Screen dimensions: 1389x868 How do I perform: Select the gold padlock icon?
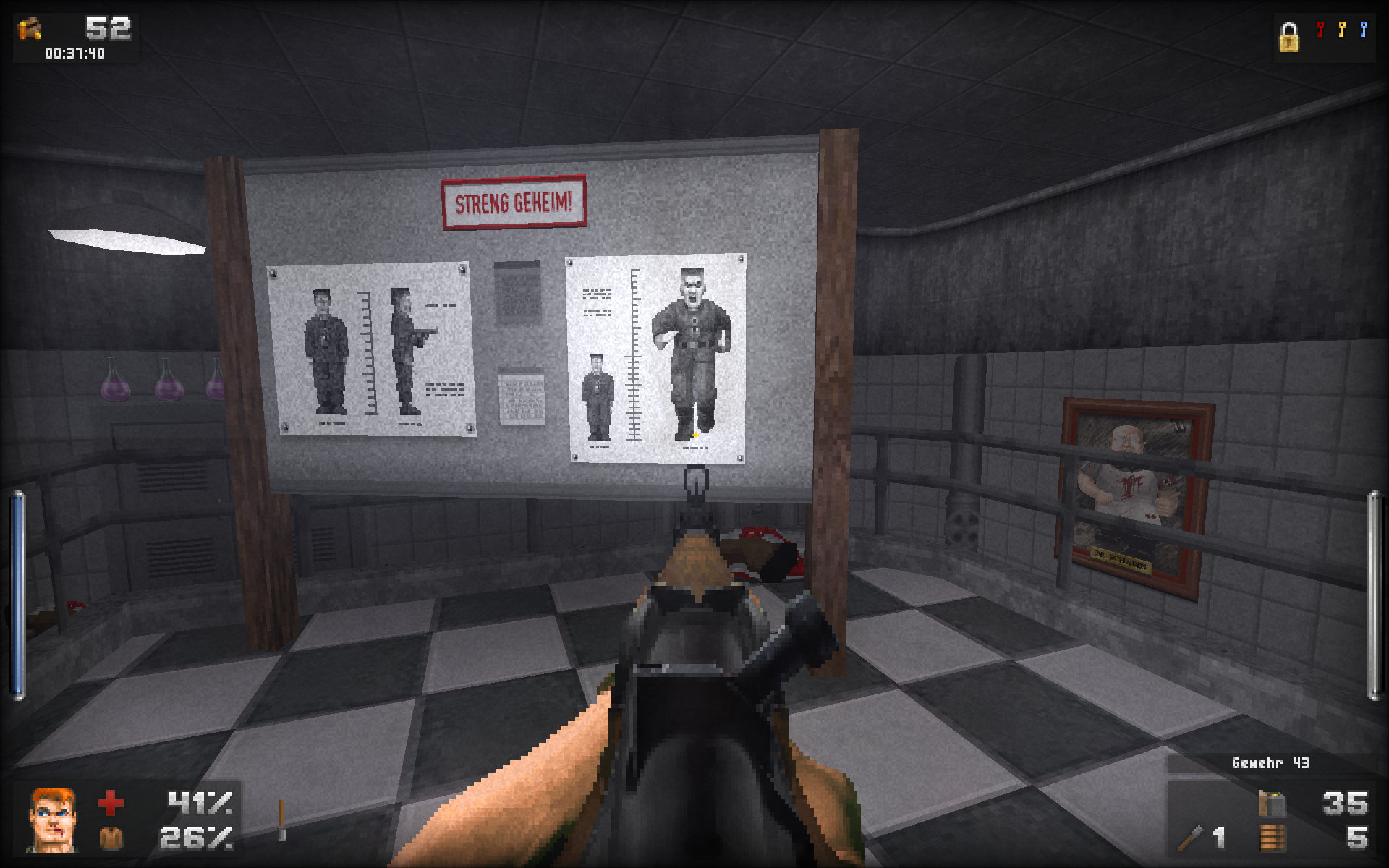(1288, 37)
